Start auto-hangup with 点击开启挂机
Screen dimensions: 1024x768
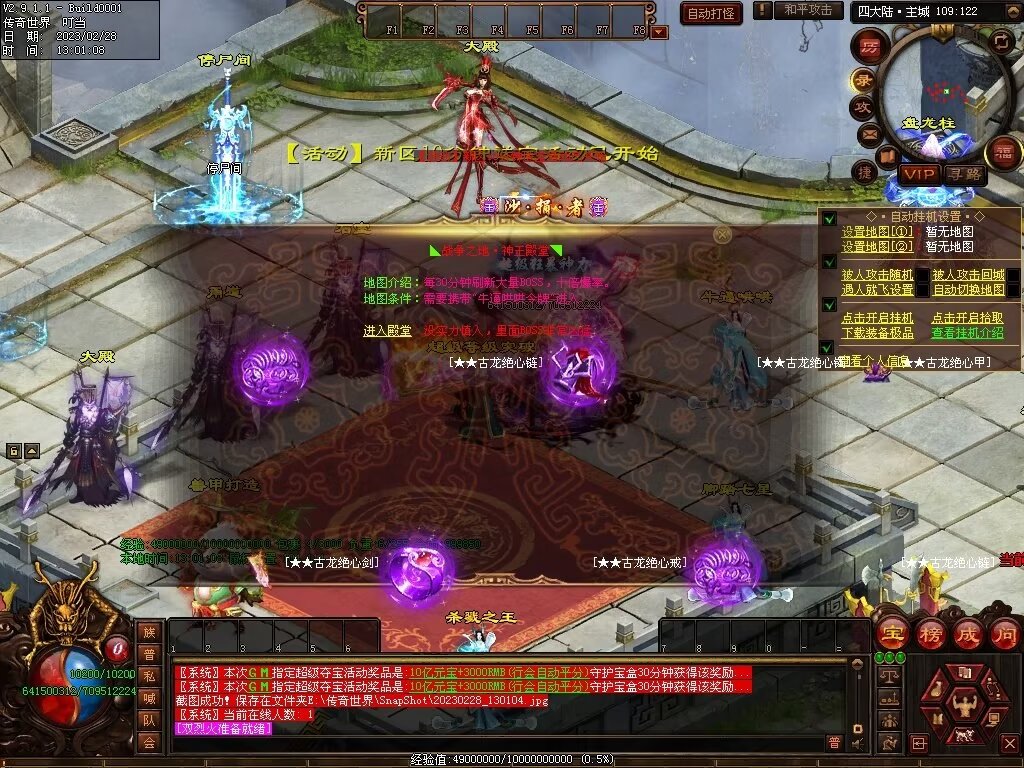(877, 318)
